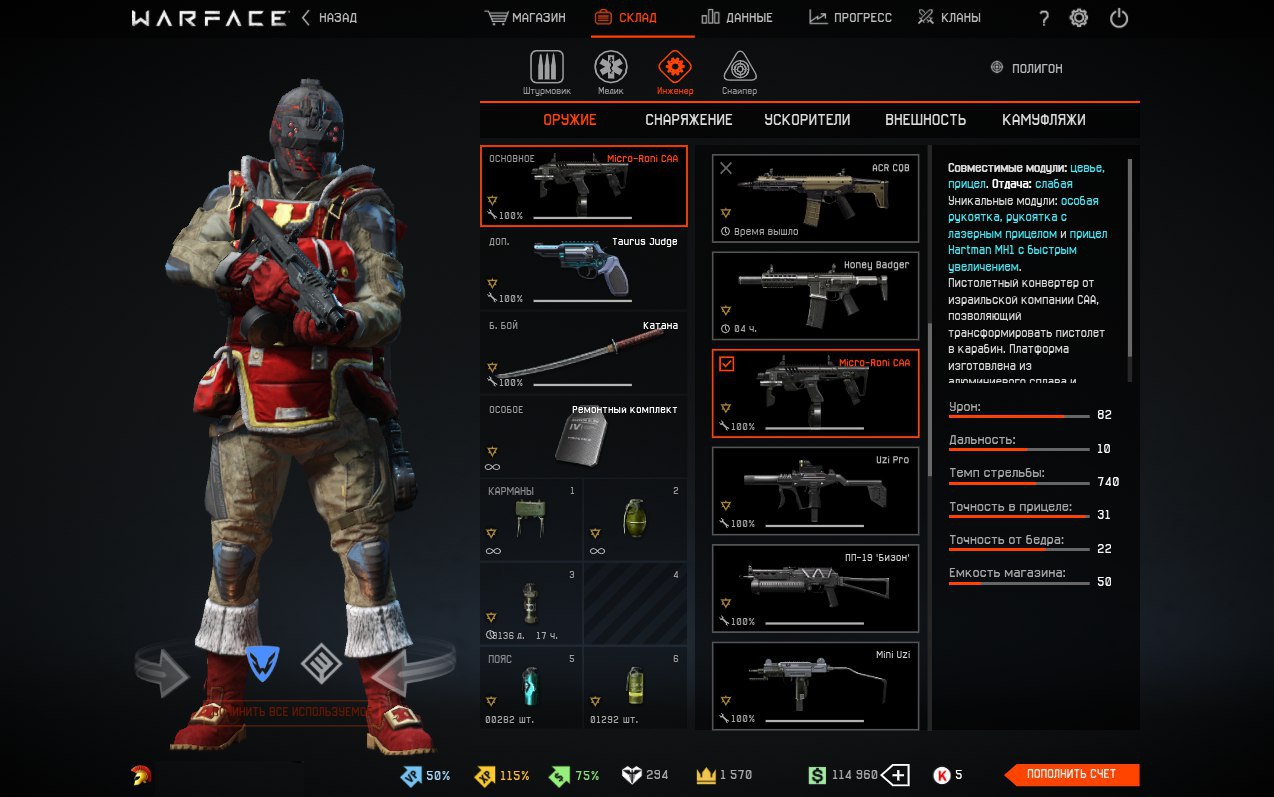This screenshot has height=797, width=1274.
Task: Select the Штурмовик class
Action: (546, 72)
